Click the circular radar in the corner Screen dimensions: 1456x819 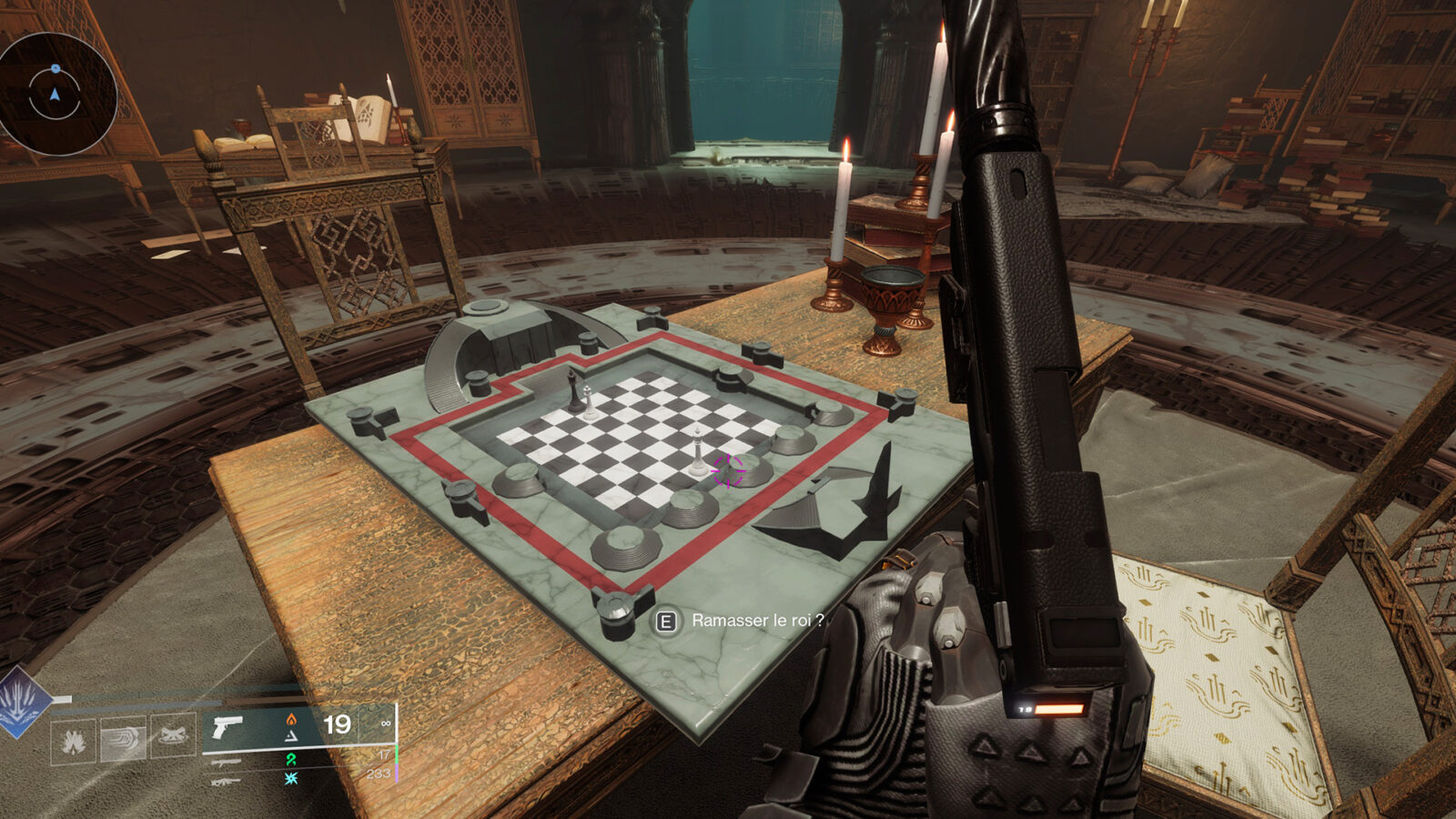click(x=55, y=94)
